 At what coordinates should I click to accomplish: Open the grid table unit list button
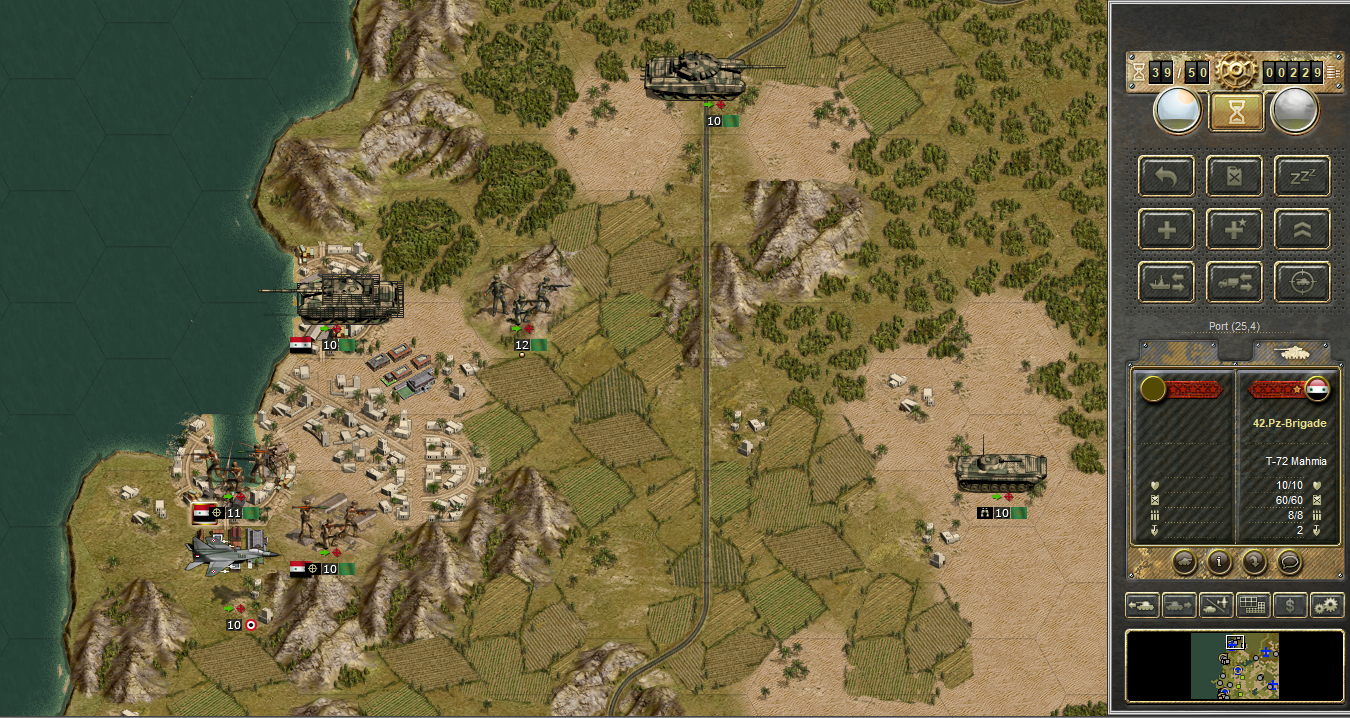(1252, 605)
